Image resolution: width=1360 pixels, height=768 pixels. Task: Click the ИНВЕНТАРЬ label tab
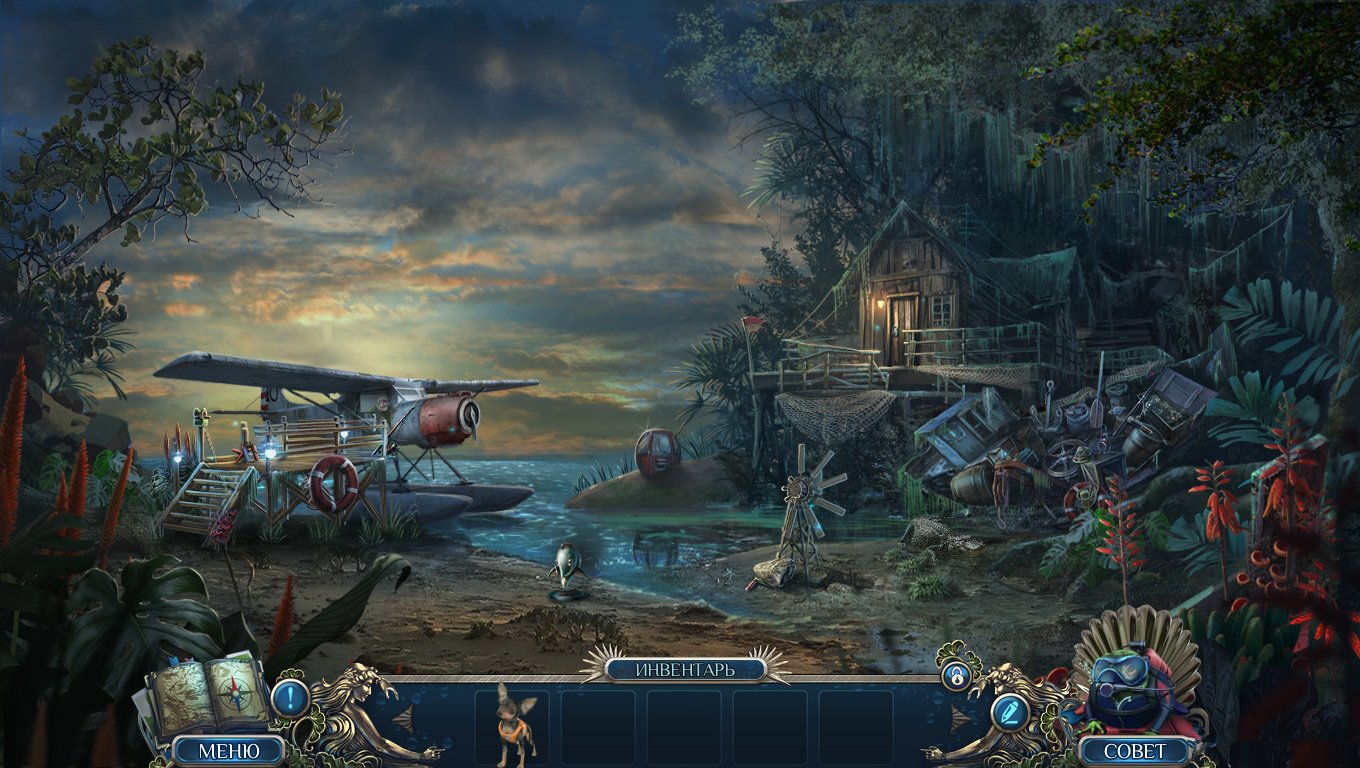coord(685,669)
